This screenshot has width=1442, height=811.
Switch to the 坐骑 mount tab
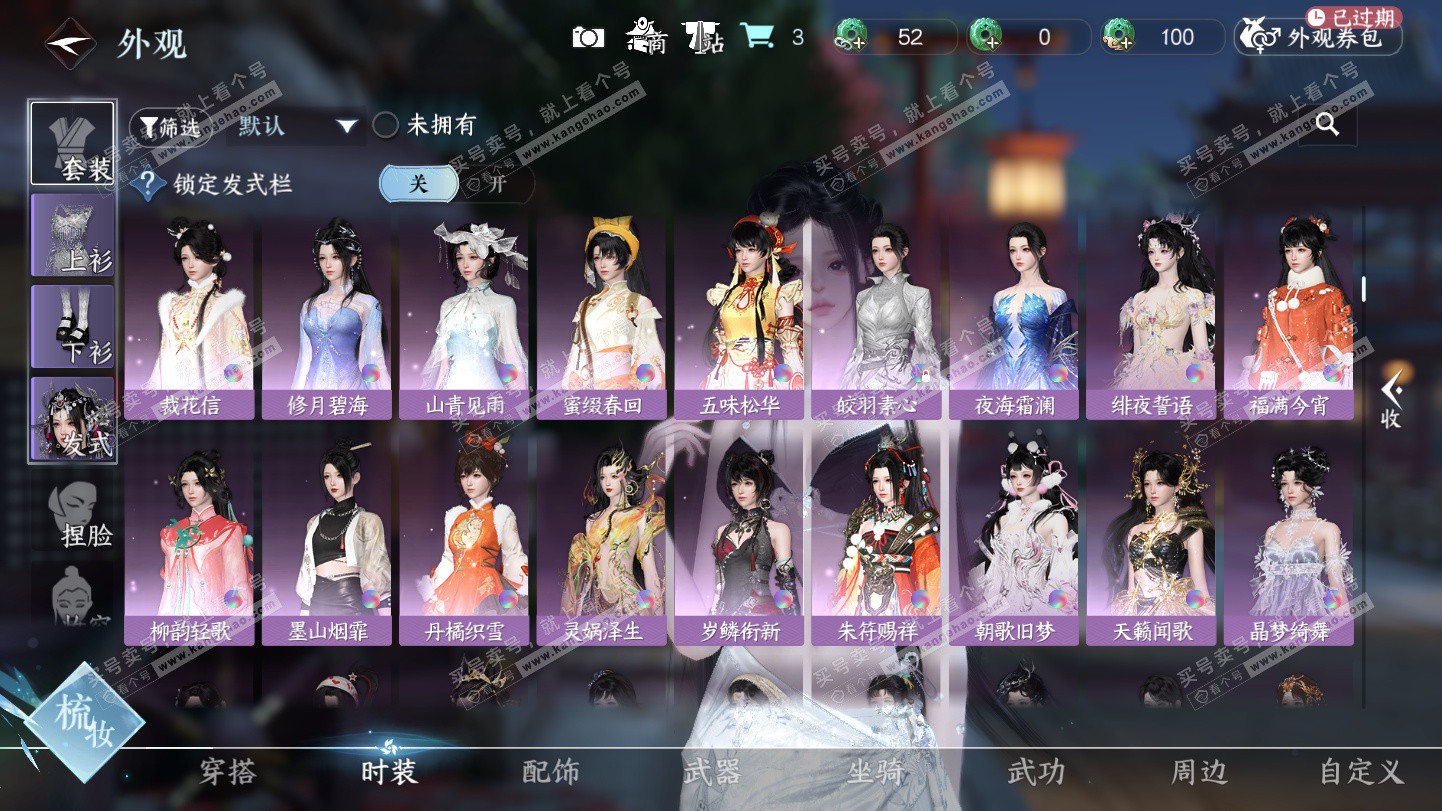875,772
